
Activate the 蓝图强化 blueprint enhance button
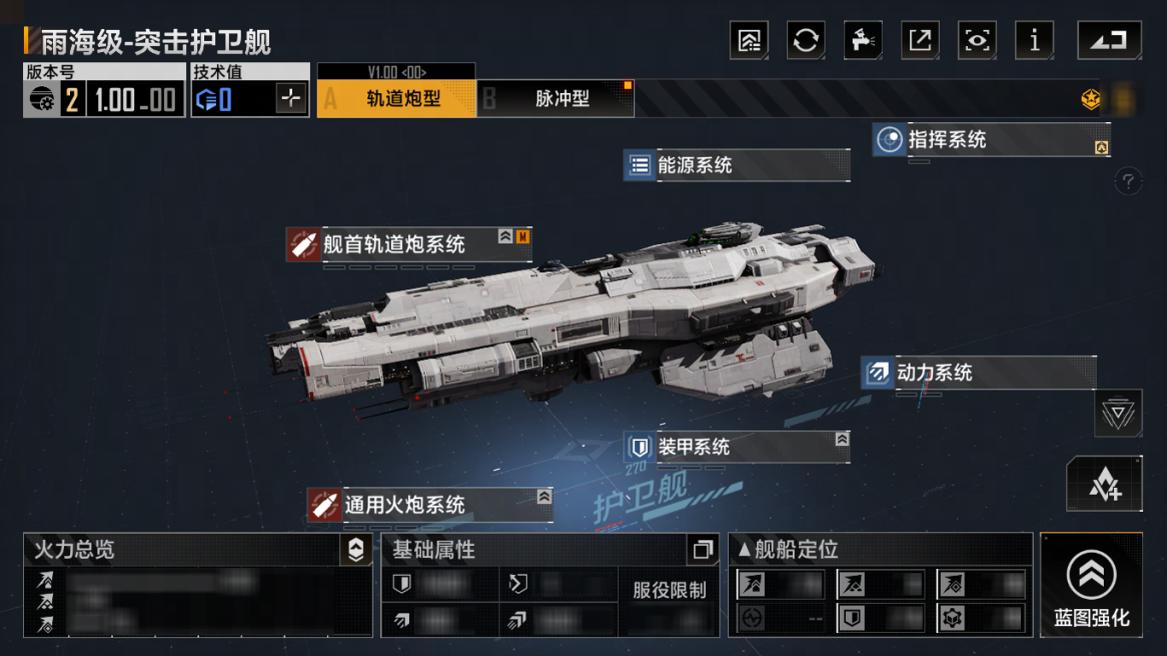1091,585
